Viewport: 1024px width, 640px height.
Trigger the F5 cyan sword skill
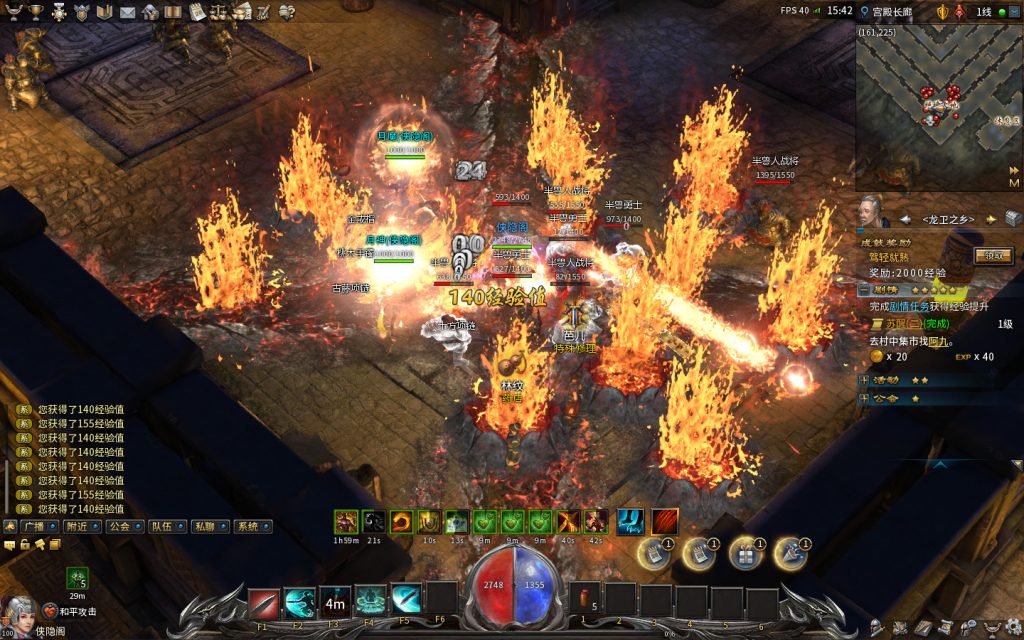click(x=405, y=601)
